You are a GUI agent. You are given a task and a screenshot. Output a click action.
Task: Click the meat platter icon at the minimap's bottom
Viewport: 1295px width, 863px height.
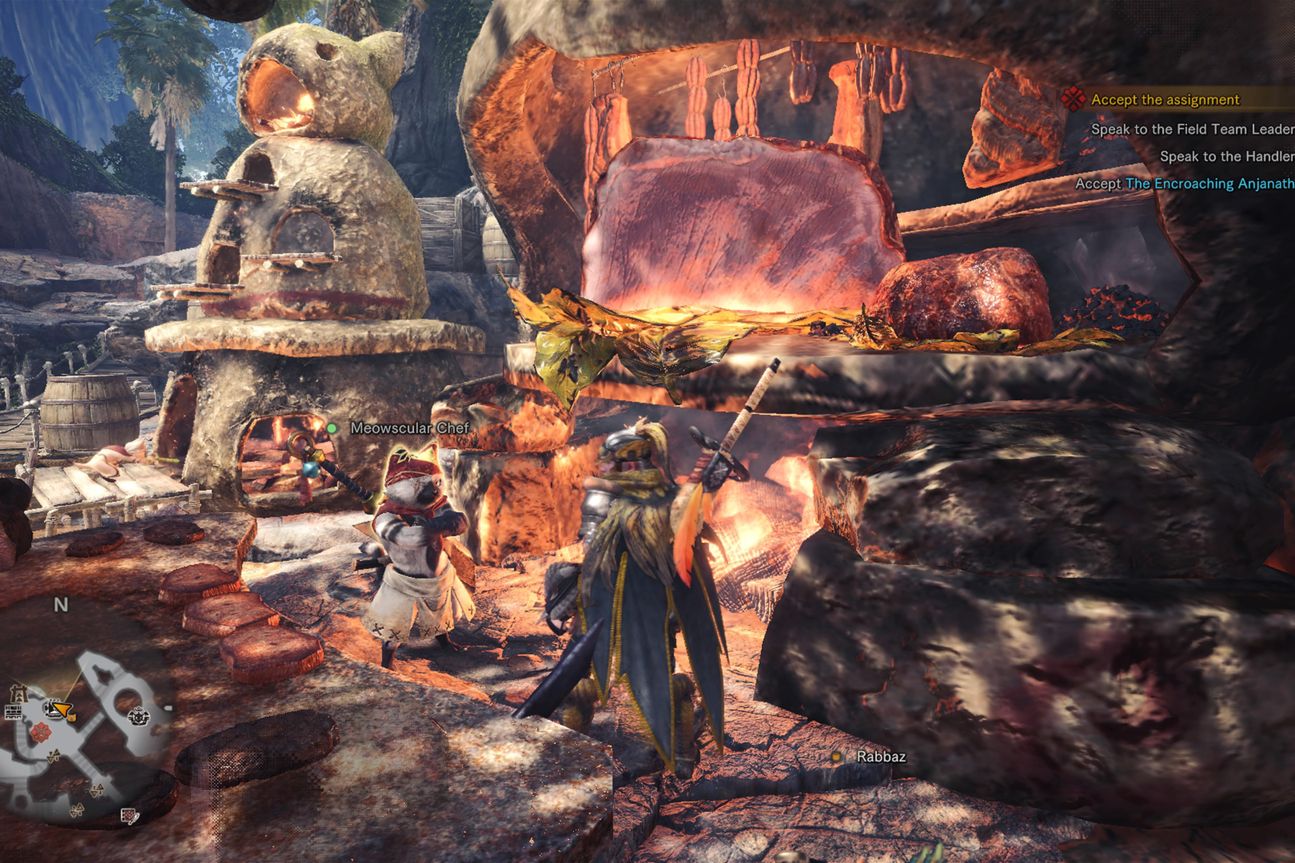[128, 815]
